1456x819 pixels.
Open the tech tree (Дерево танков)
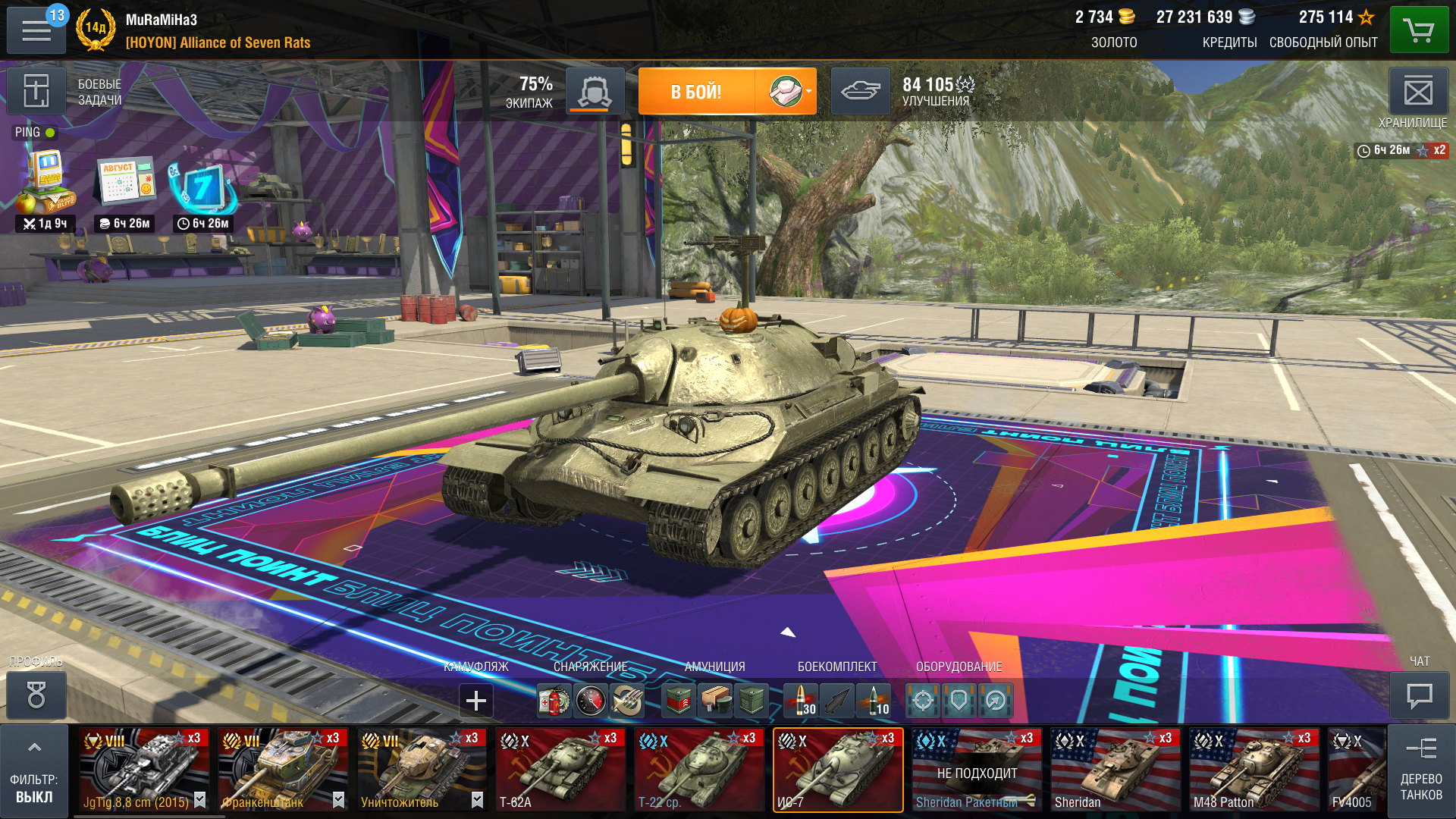coord(1420,770)
